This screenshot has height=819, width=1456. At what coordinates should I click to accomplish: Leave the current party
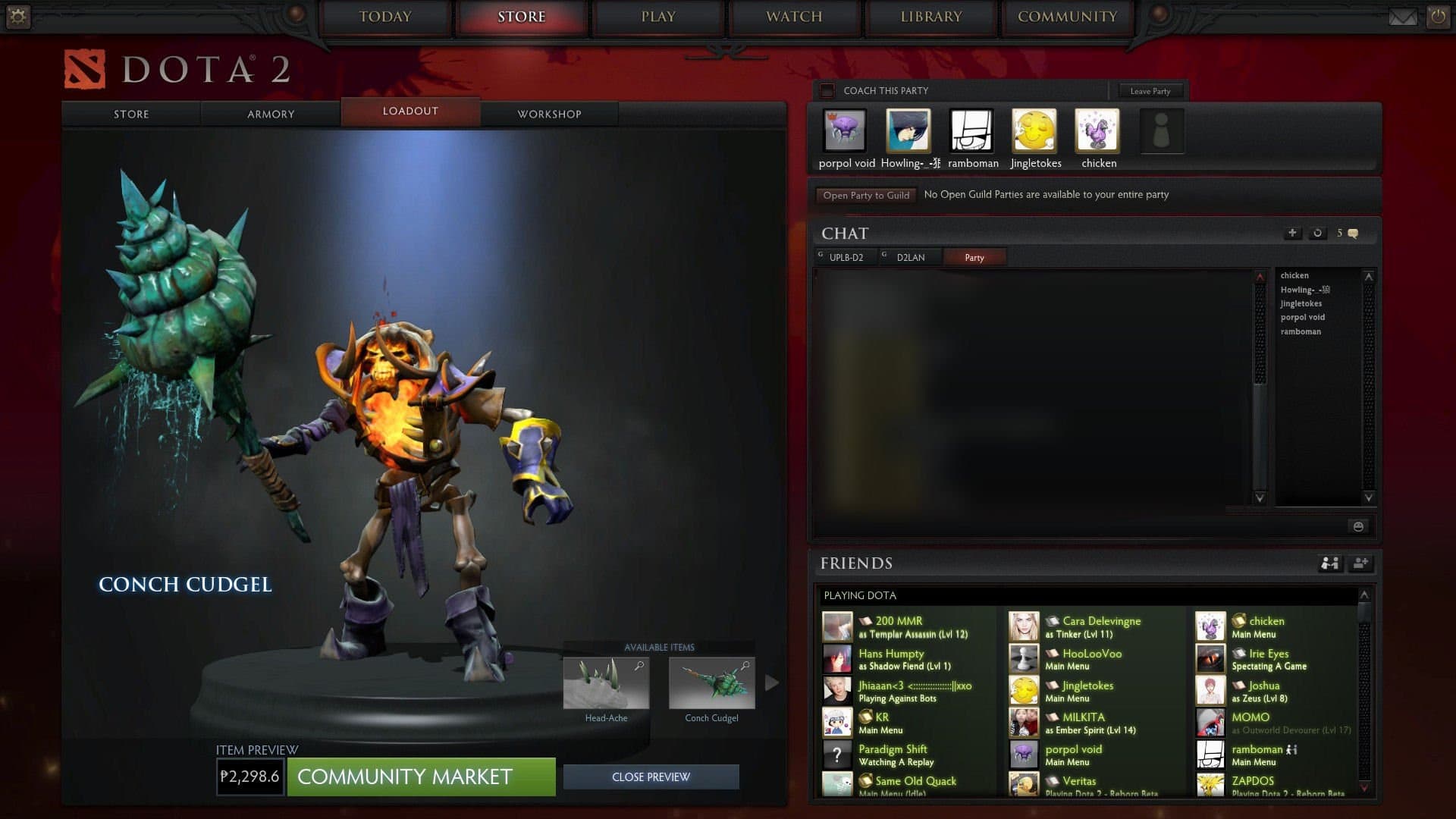1150,91
